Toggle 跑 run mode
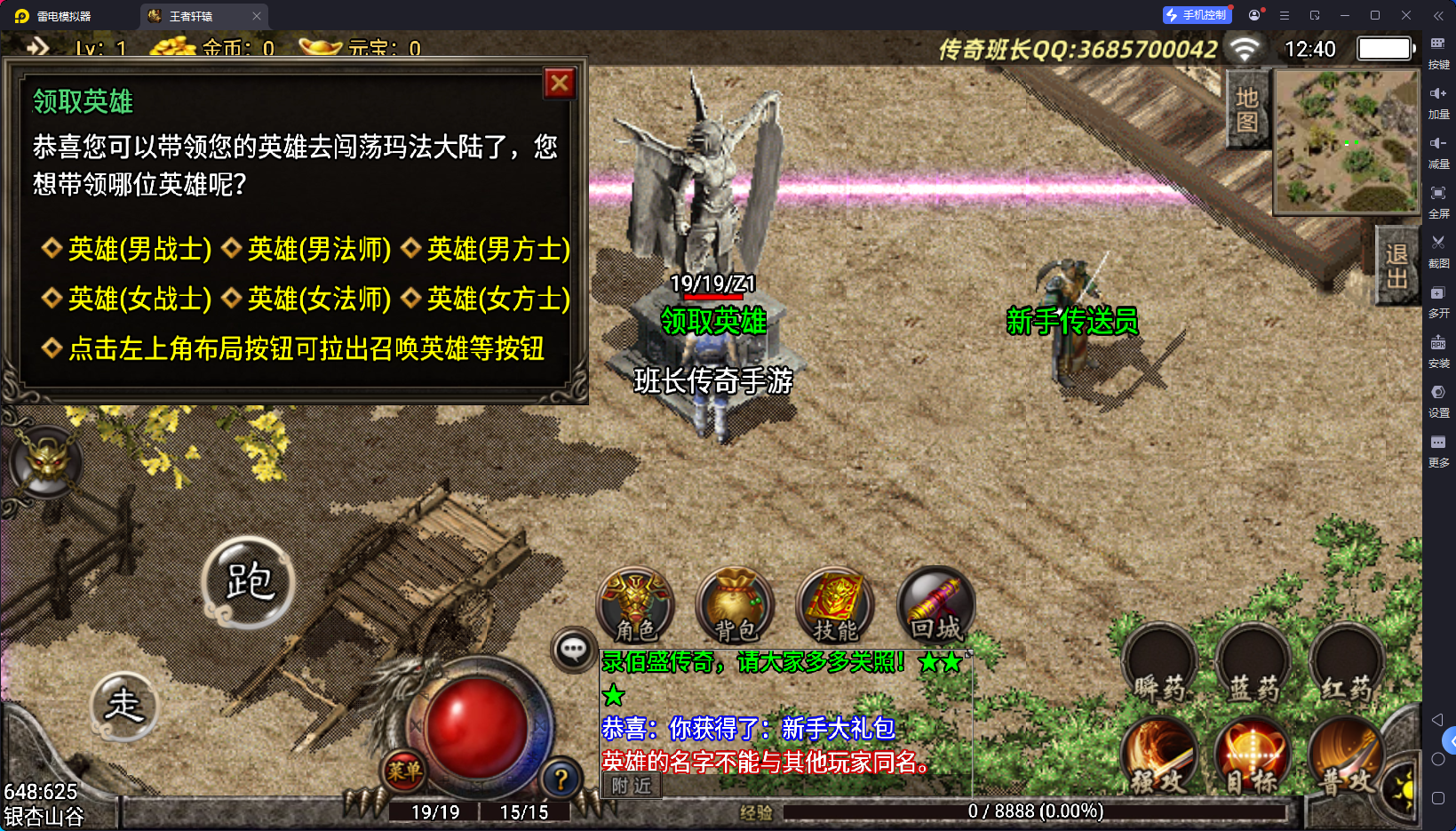This screenshot has height=831, width=1456. click(x=248, y=582)
